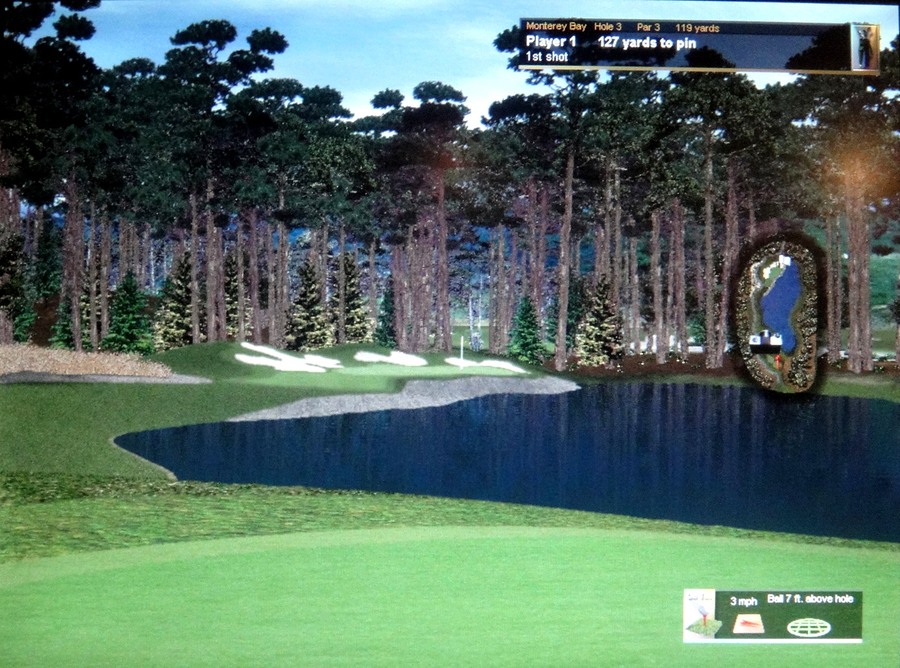Show the wind direction indicator
900x668 pixels.
click(747, 625)
